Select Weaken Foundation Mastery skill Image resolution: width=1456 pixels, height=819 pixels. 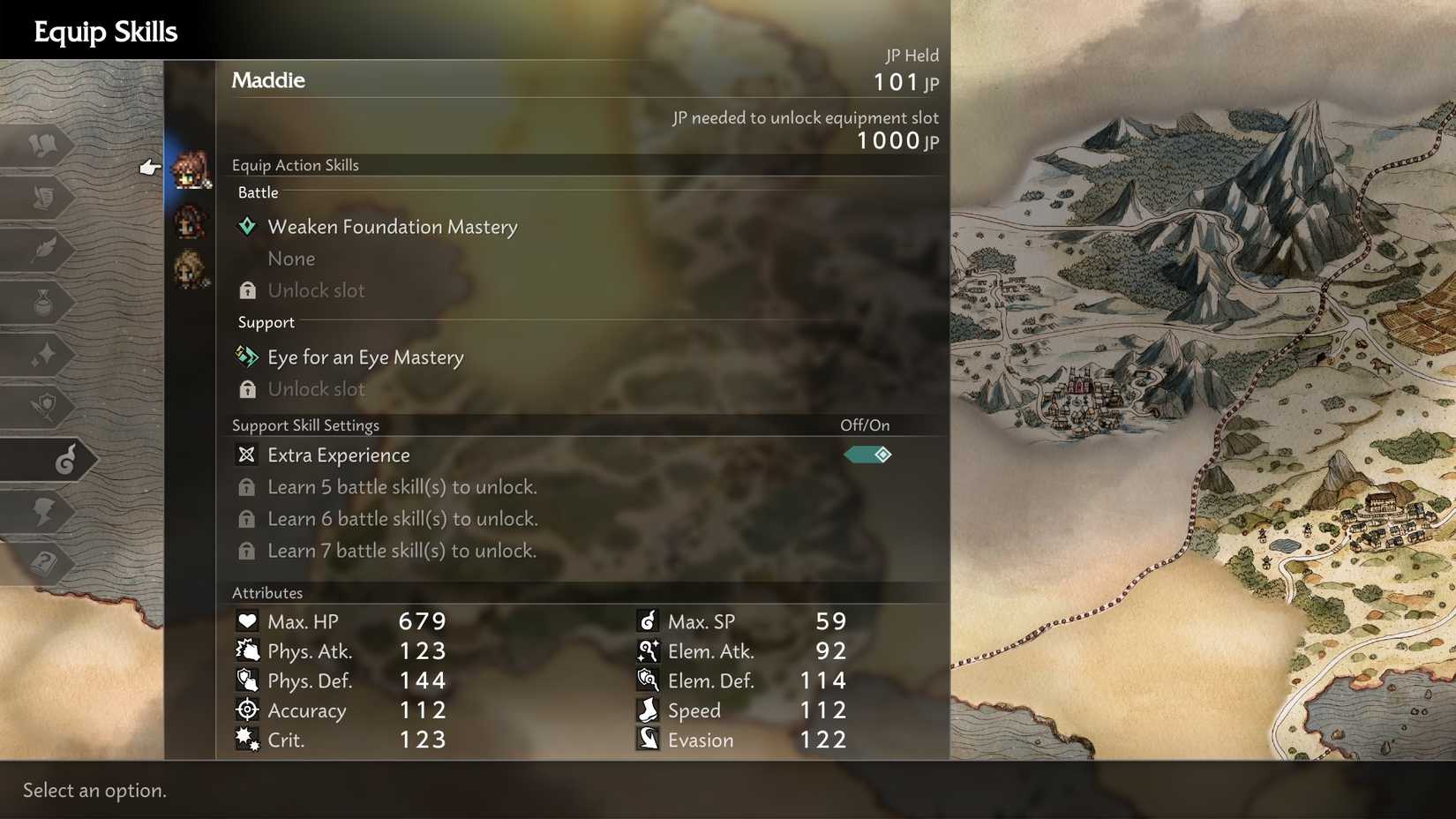393,227
